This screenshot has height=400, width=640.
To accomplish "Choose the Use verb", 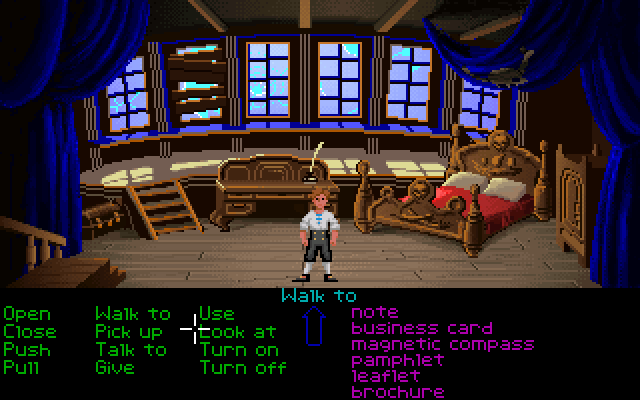I will 216,314.
